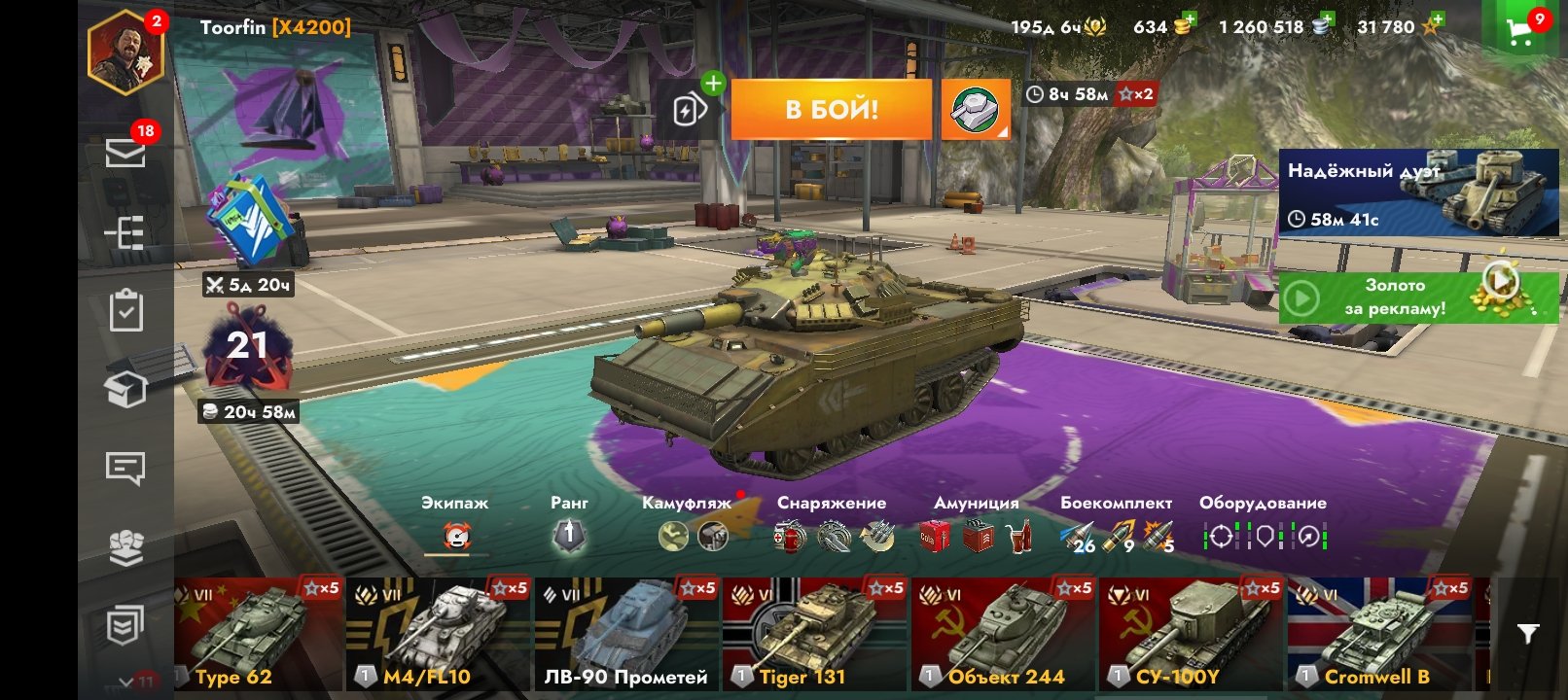1568x700 pixels.
Task: Select the Cromwell B tank
Action: click(1379, 634)
